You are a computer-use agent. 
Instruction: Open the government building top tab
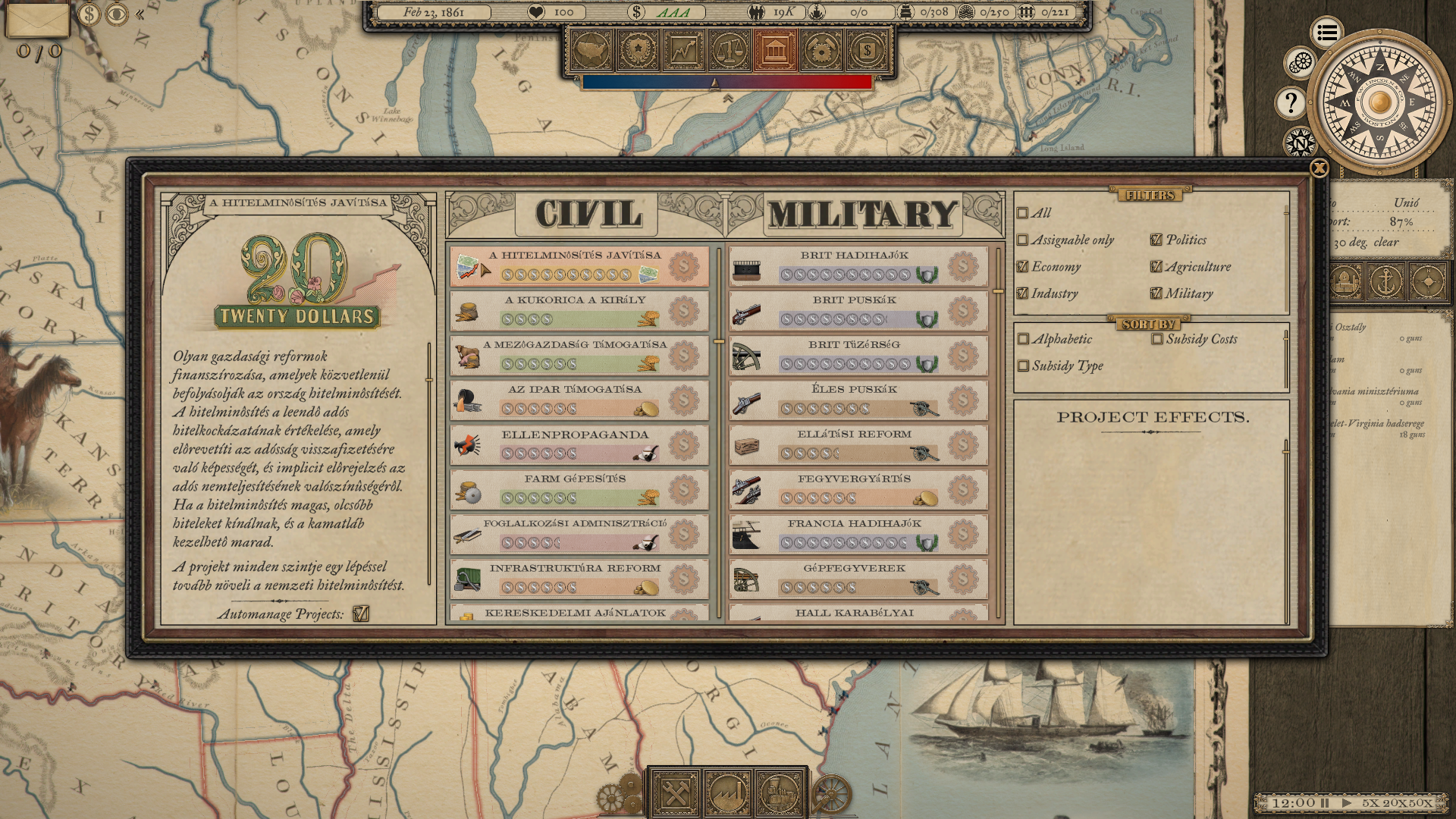click(774, 51)
